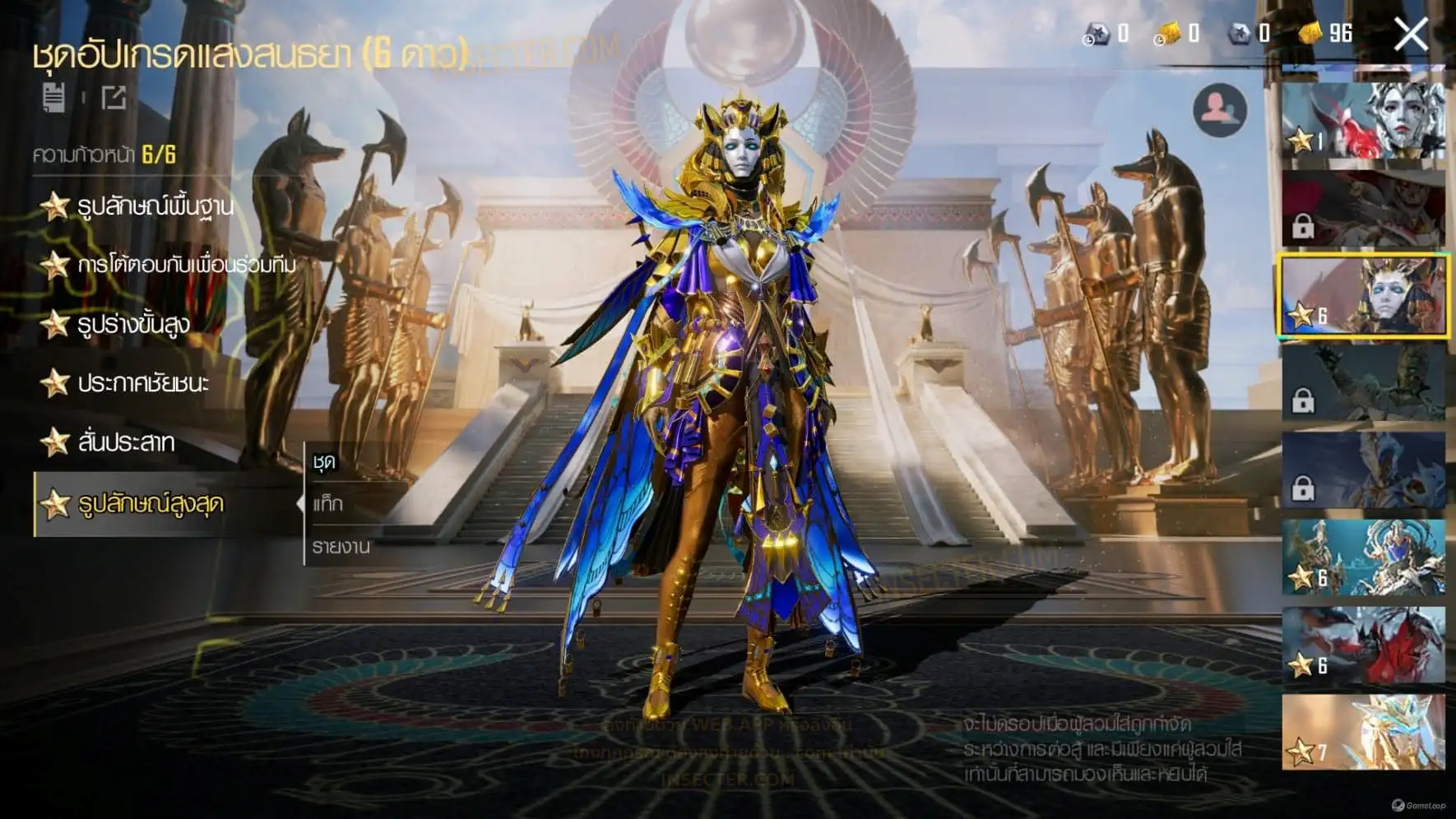Open the รายงาน sub-option
The image size is (1456, 819).
click(341, 546)
